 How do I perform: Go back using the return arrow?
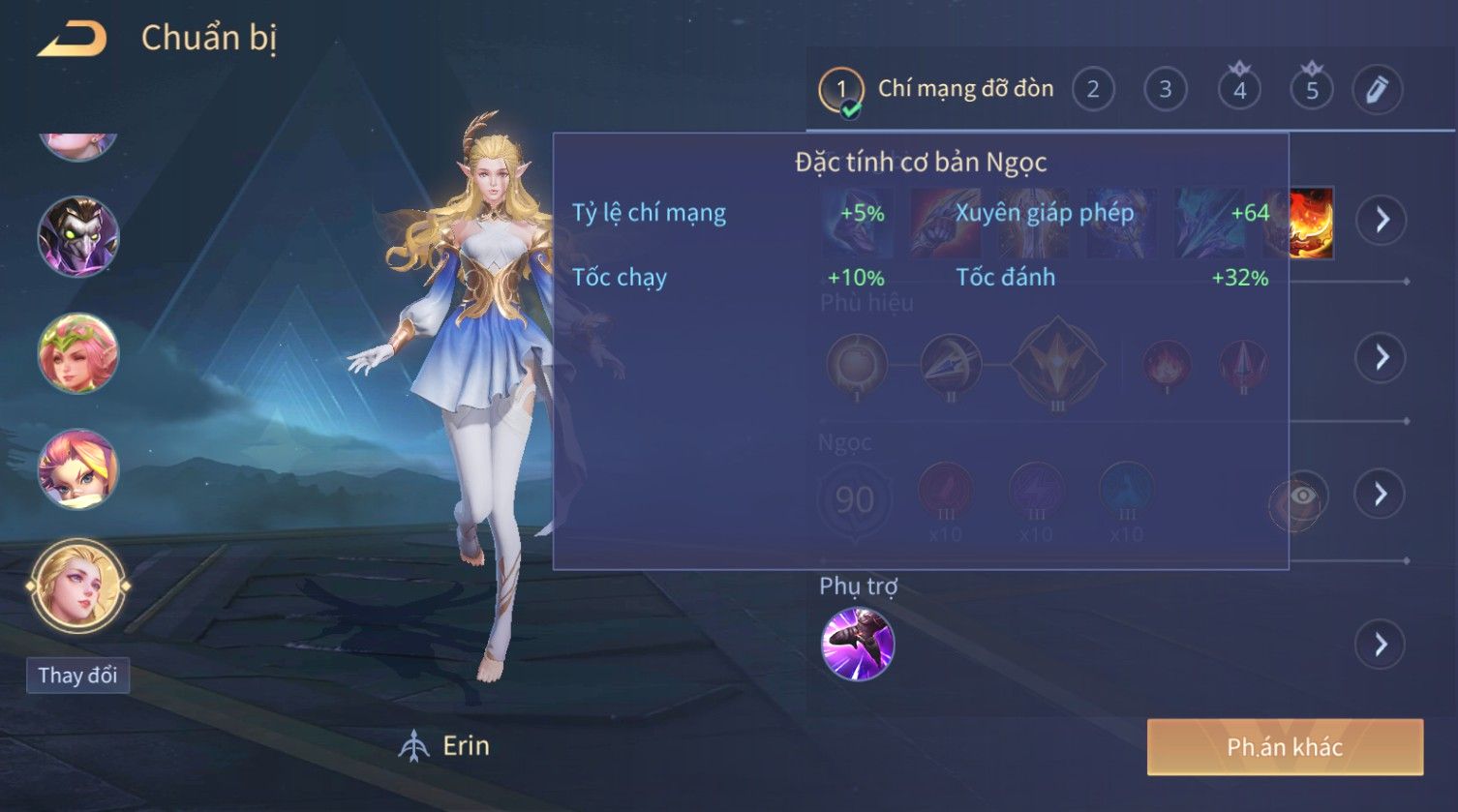point(71,40)
